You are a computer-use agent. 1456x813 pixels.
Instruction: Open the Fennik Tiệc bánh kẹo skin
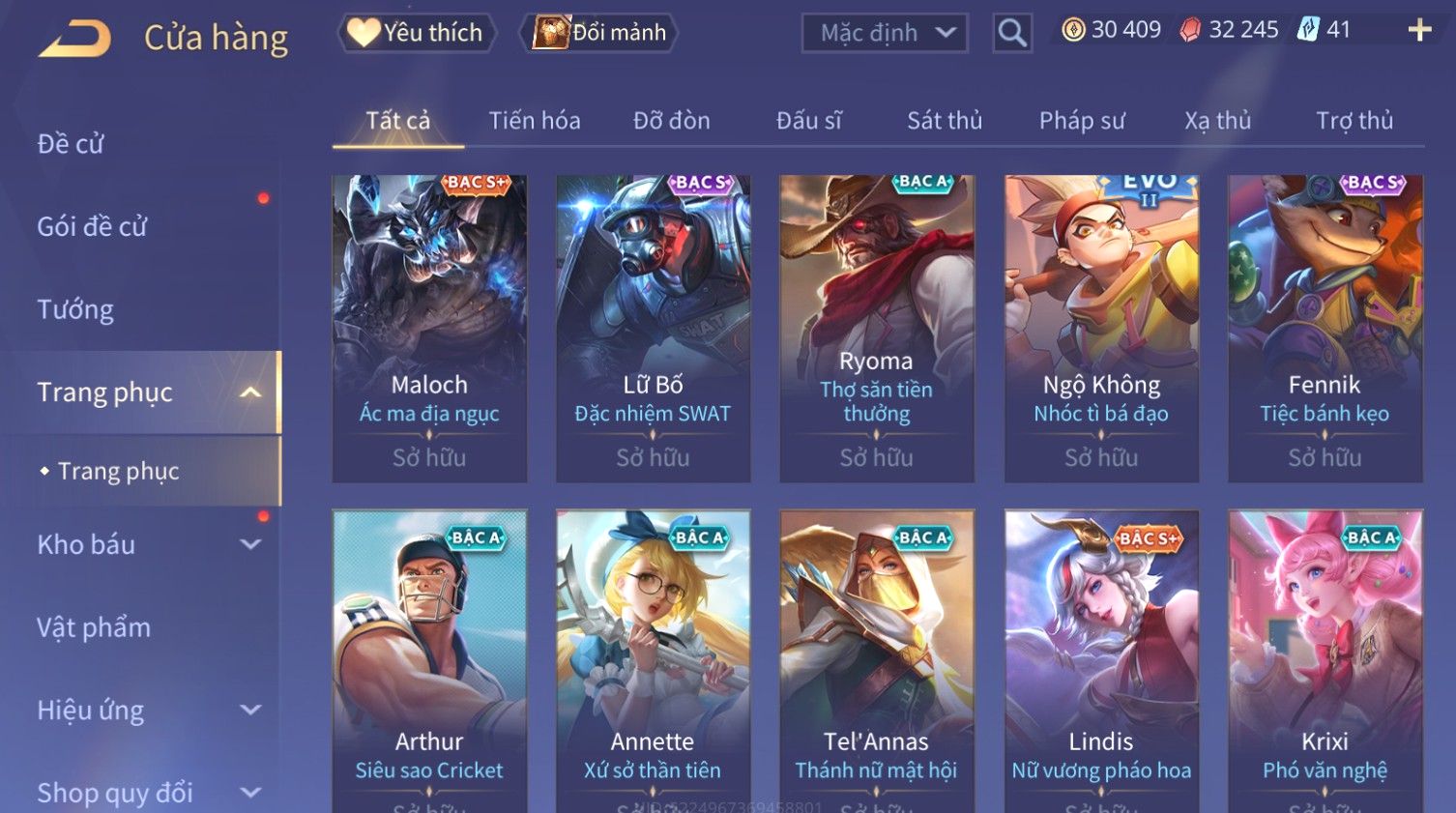(x=1325, y=328)
